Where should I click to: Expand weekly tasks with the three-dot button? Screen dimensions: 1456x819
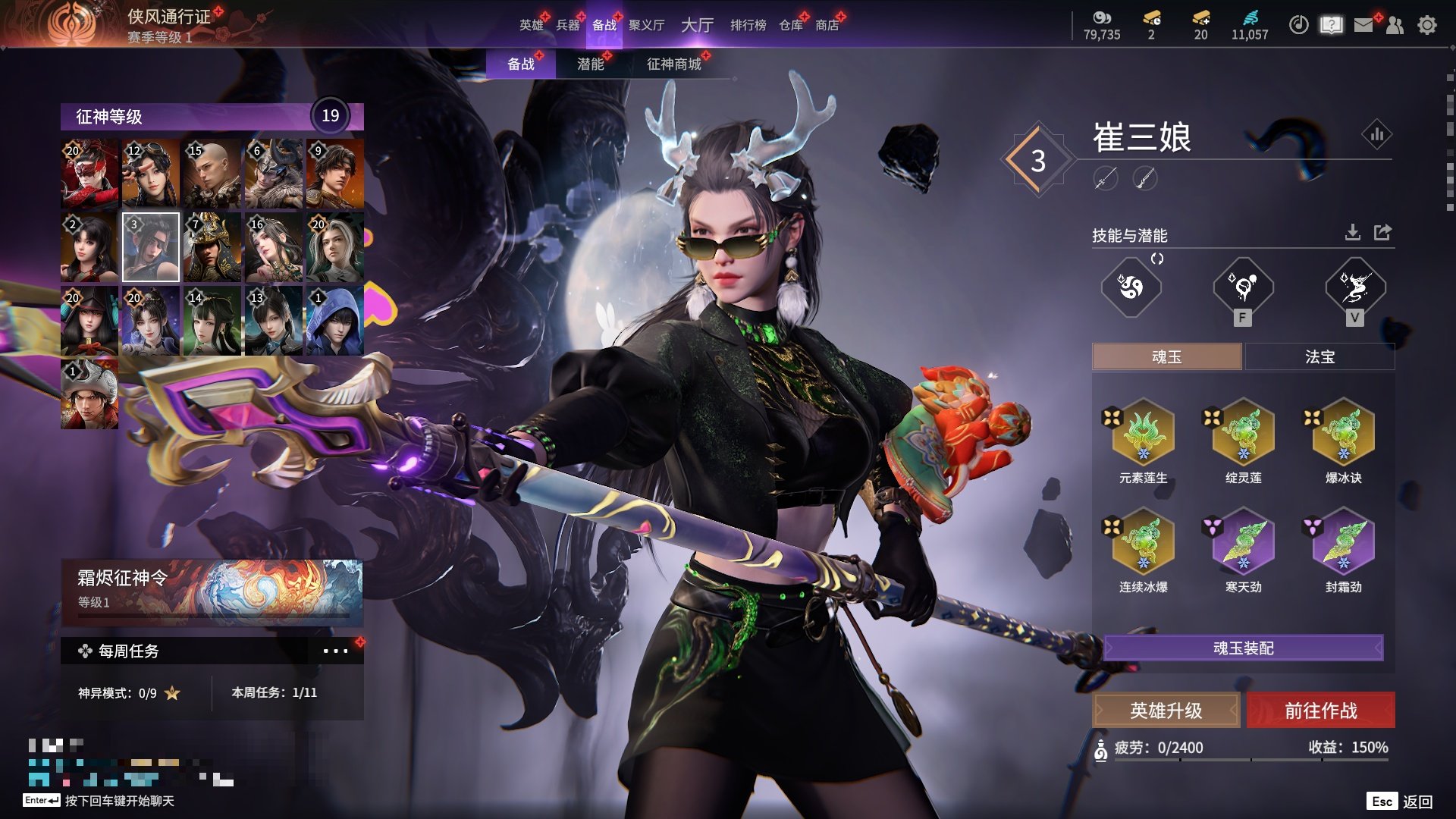(x=335, y=651)
